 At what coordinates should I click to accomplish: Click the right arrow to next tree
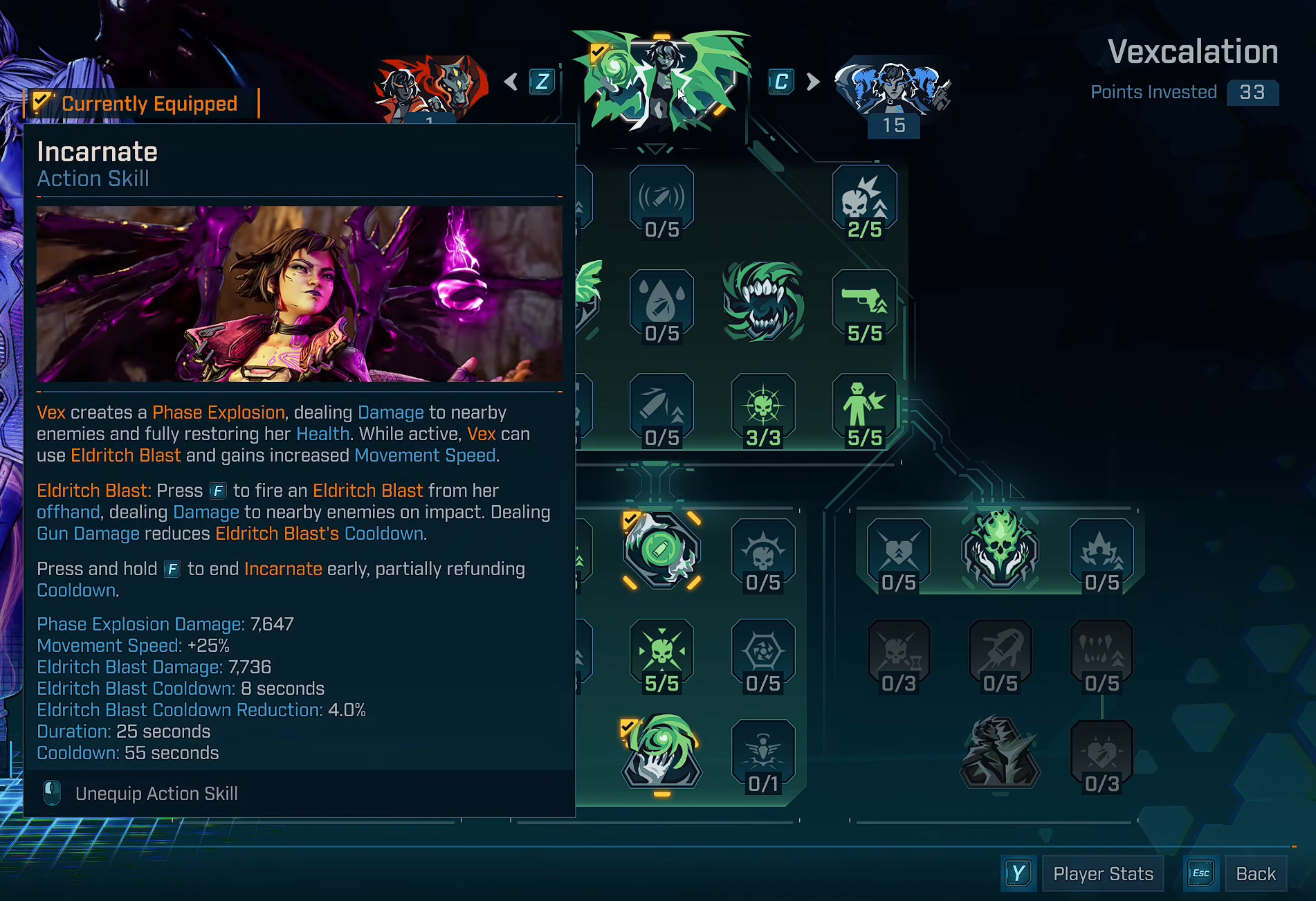pyautogui.click(x=813, y=82)
